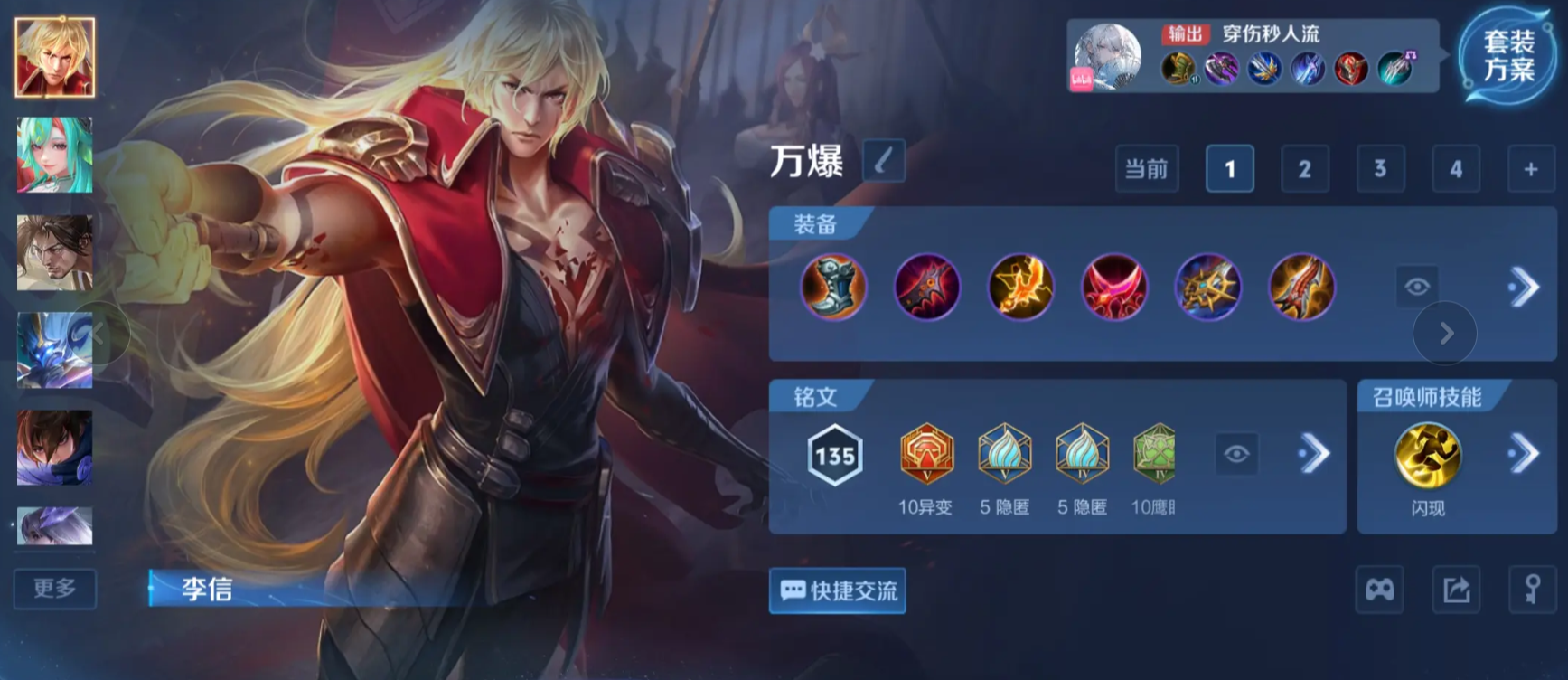Viewport: 1568px width, 680px height.
Task: Click the game controller icon at bottom right
Action: (1378, 590)
